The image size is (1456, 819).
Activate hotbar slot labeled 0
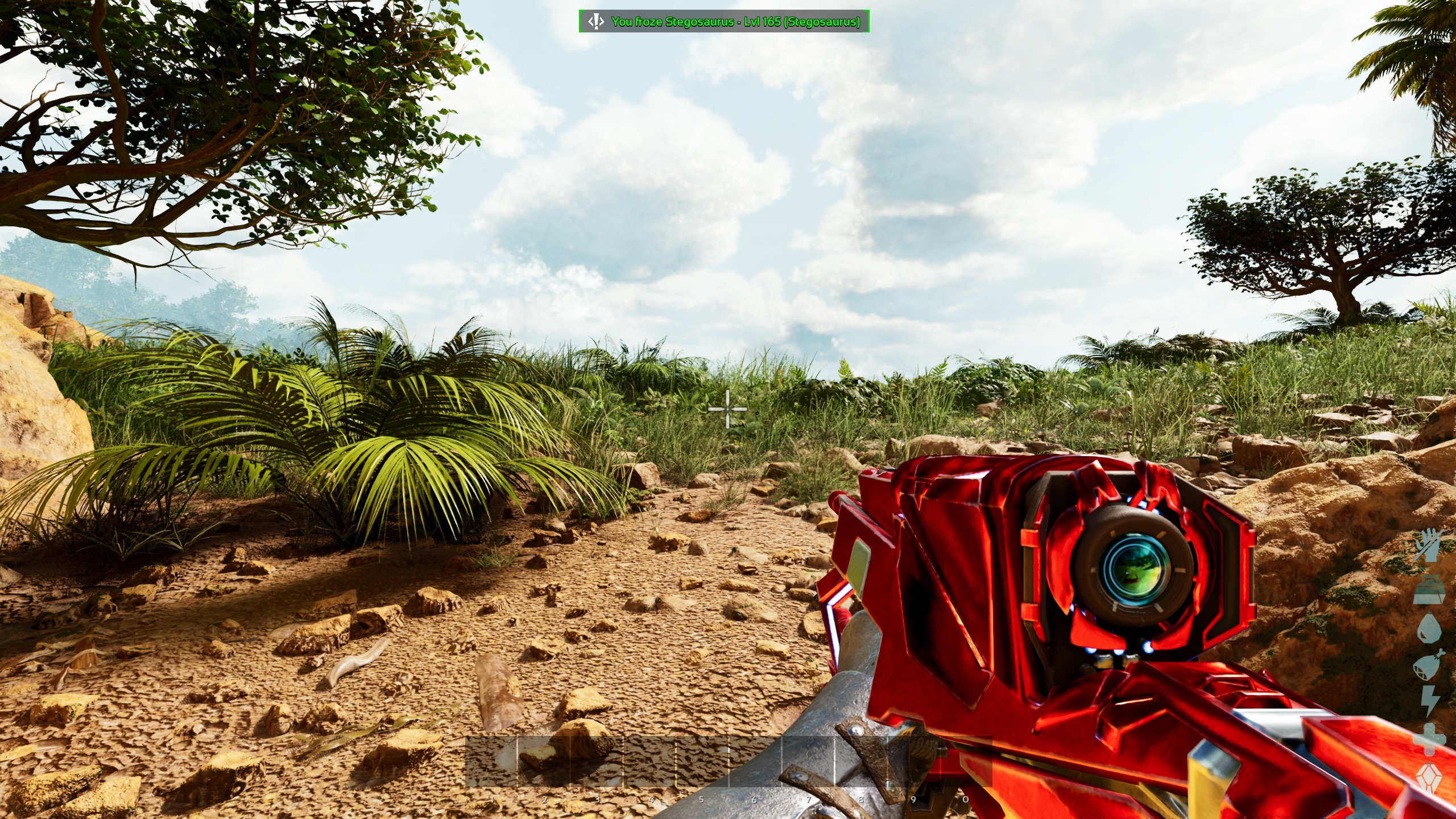point(966,762)
